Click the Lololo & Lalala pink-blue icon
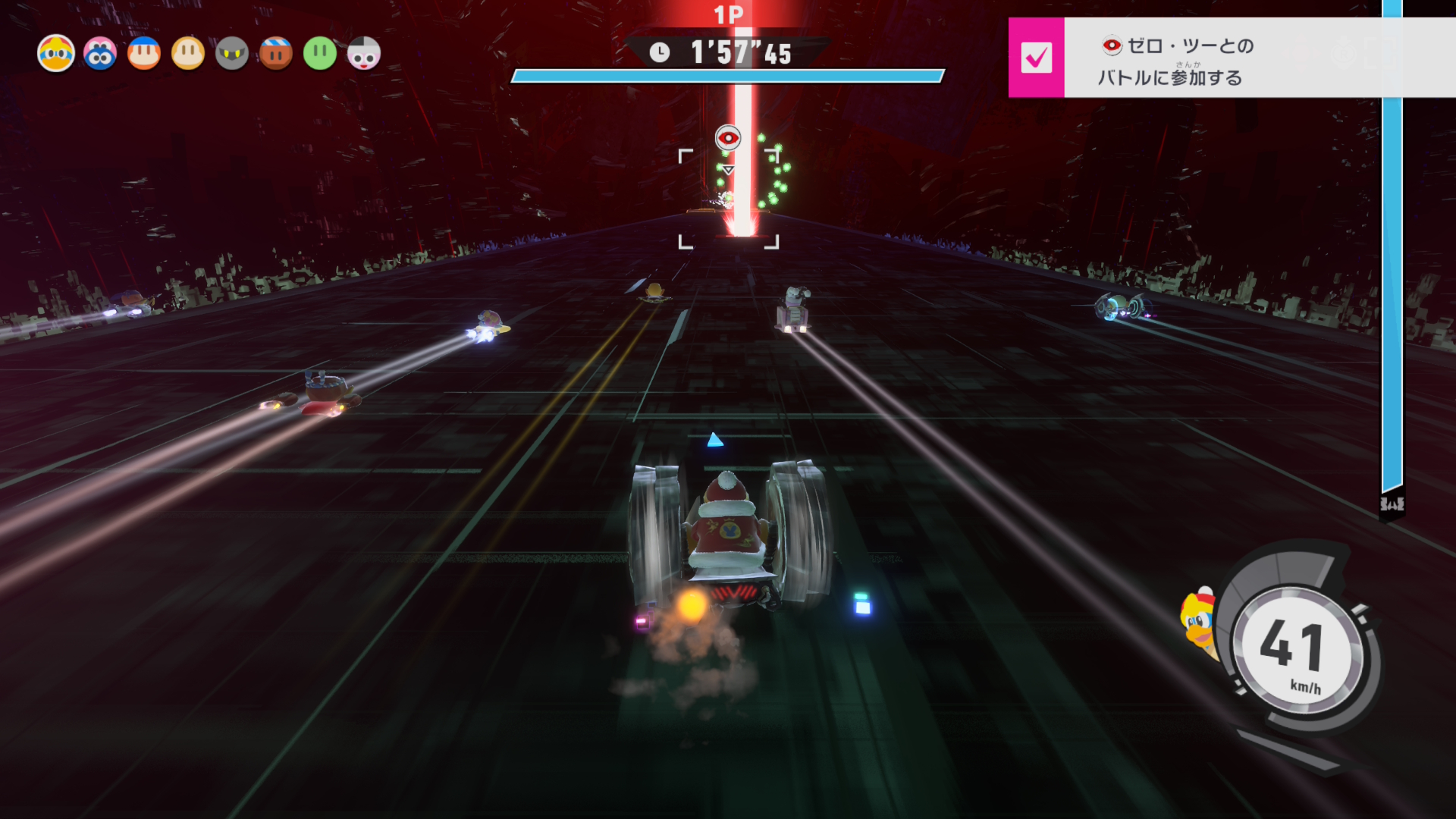 coord(100,54)
